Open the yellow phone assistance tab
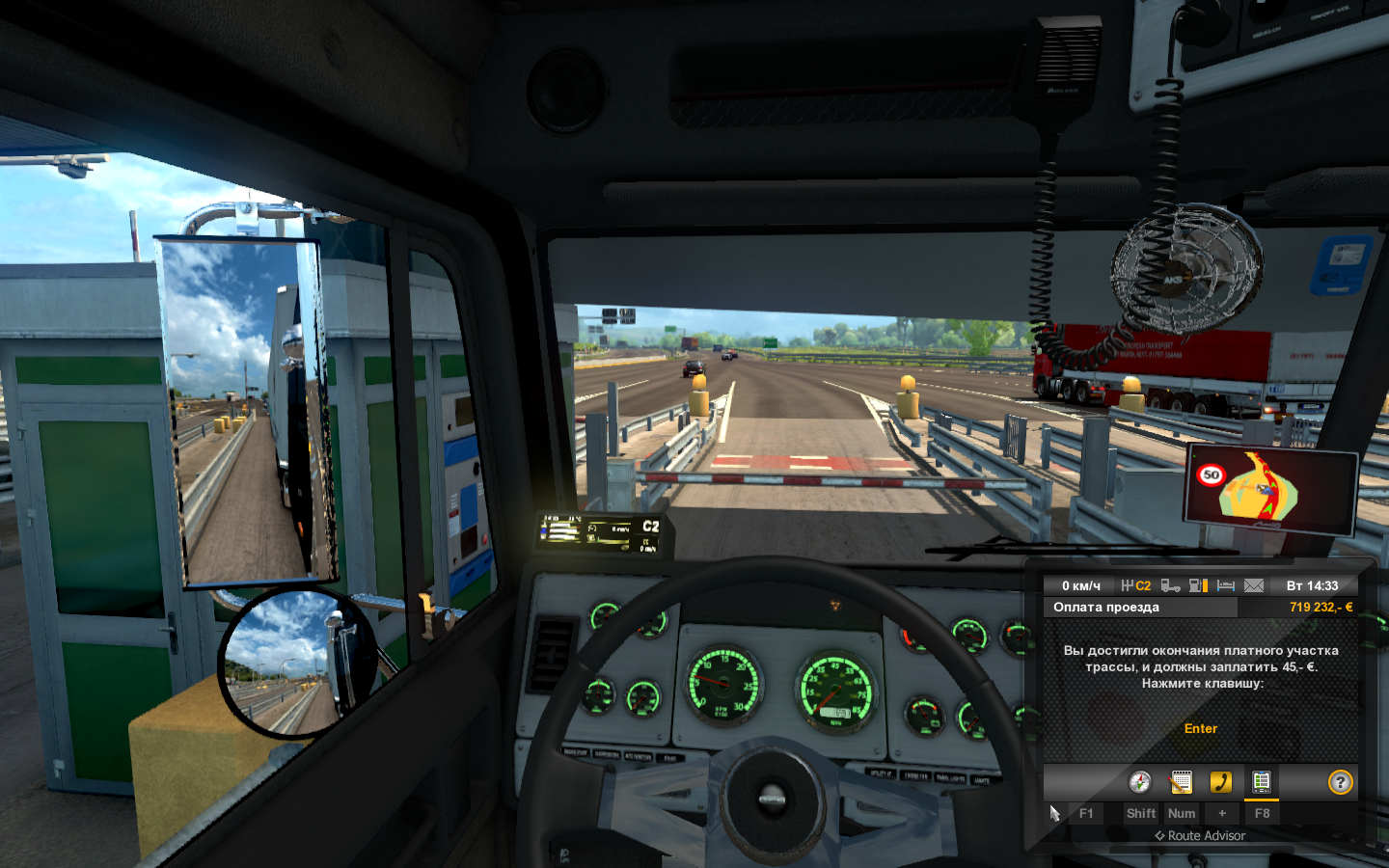The height and width of the screenshot is (868, 1389). pos(1221,782)
